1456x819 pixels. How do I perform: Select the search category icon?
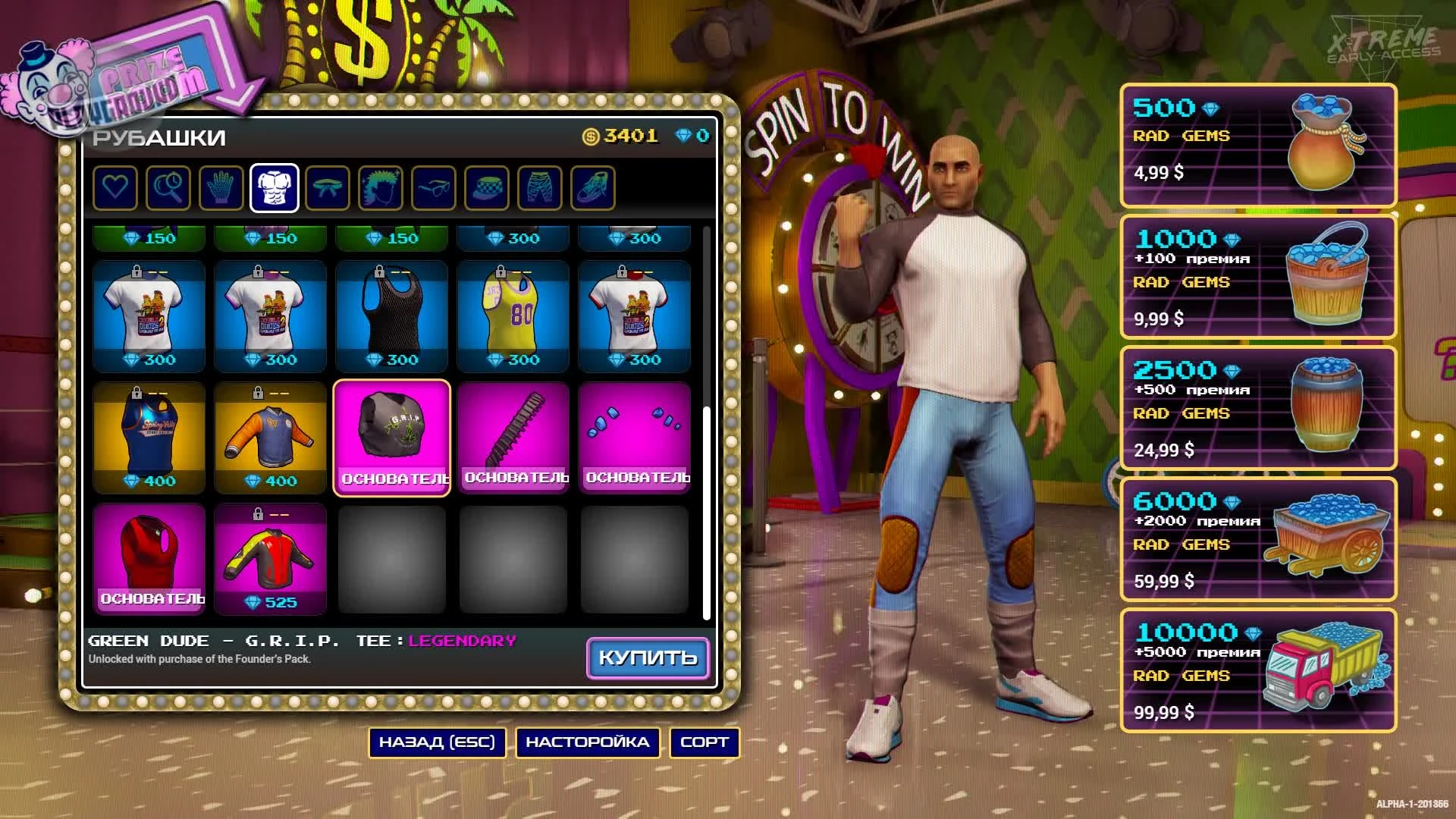click(168, 188)
